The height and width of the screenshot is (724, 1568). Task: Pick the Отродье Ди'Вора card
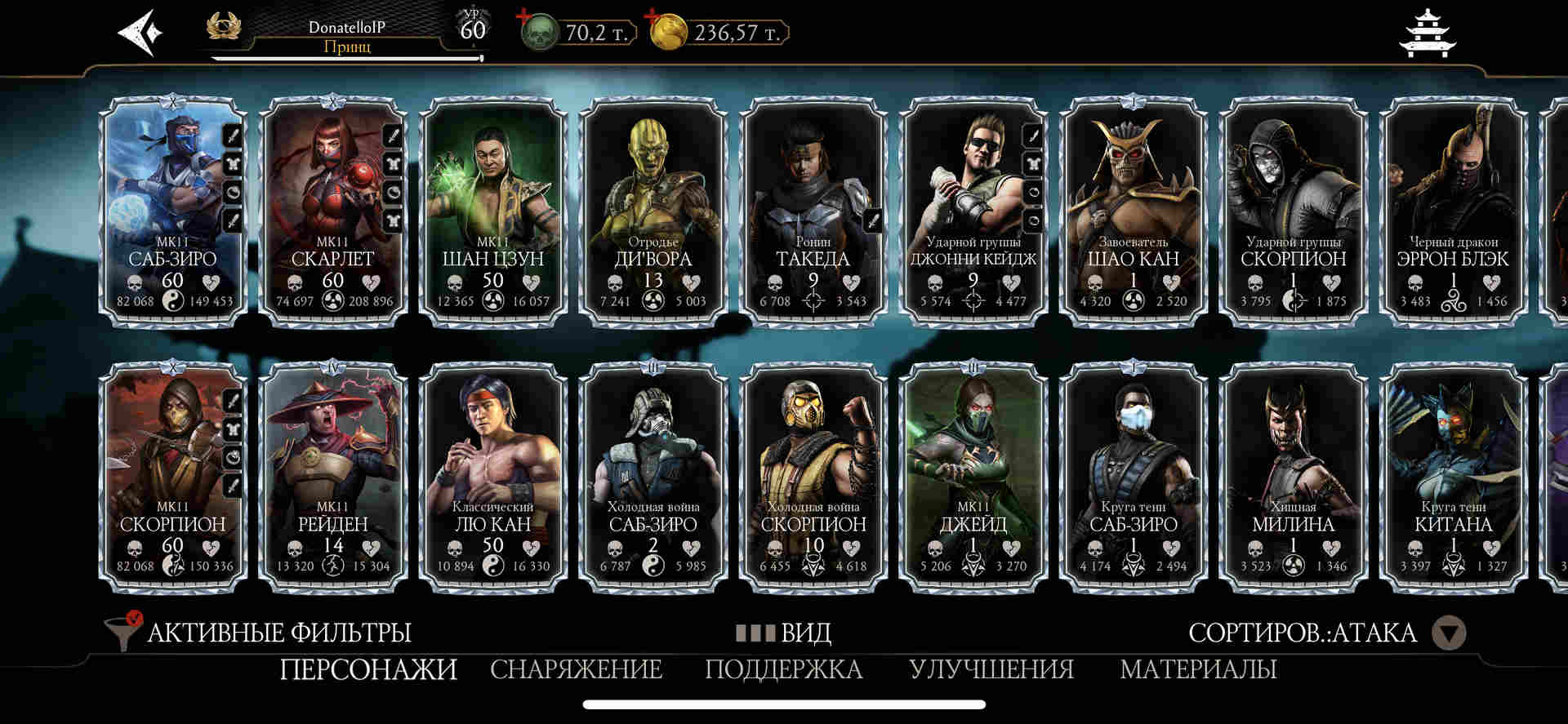tap(653, 211)
